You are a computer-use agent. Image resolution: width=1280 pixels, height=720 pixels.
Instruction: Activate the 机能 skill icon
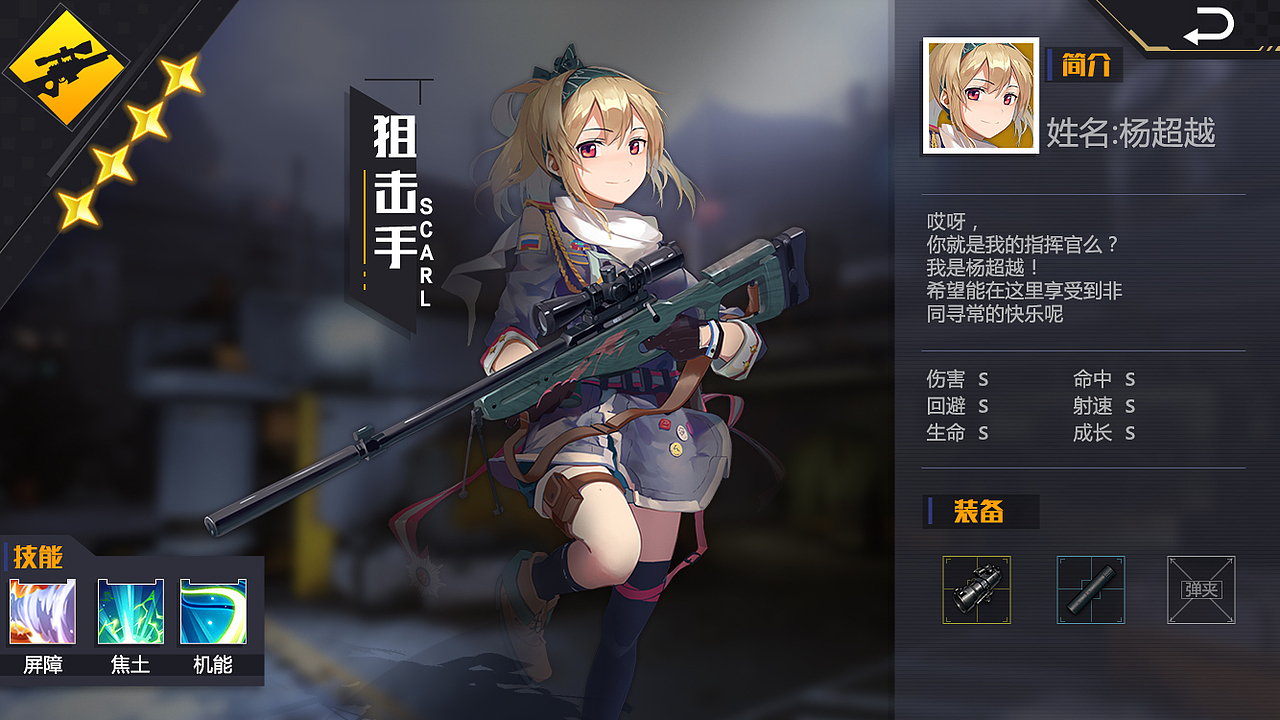(x=212, y=612)
